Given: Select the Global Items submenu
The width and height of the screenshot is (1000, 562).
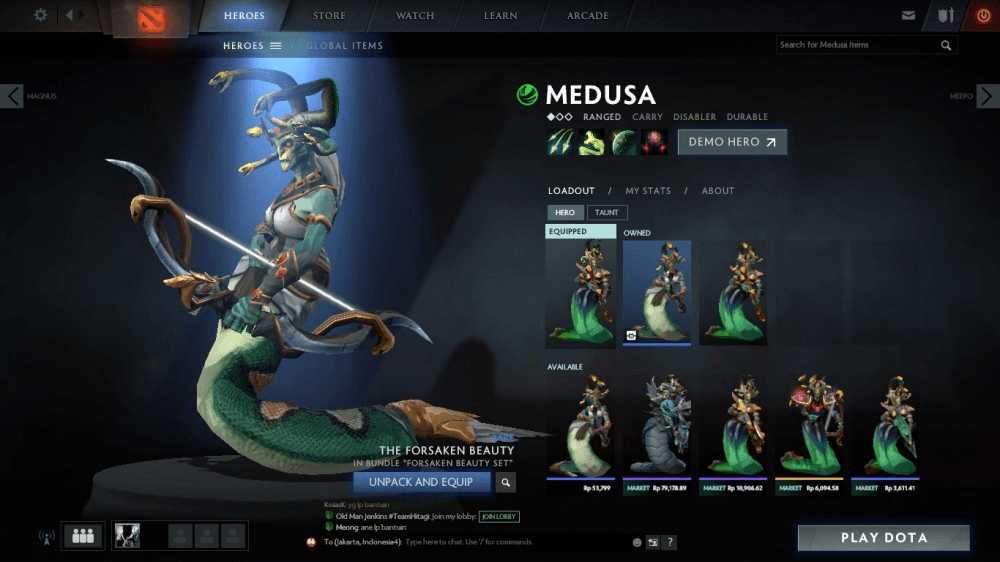Looking at the screenshot, I should coord(344,46).
